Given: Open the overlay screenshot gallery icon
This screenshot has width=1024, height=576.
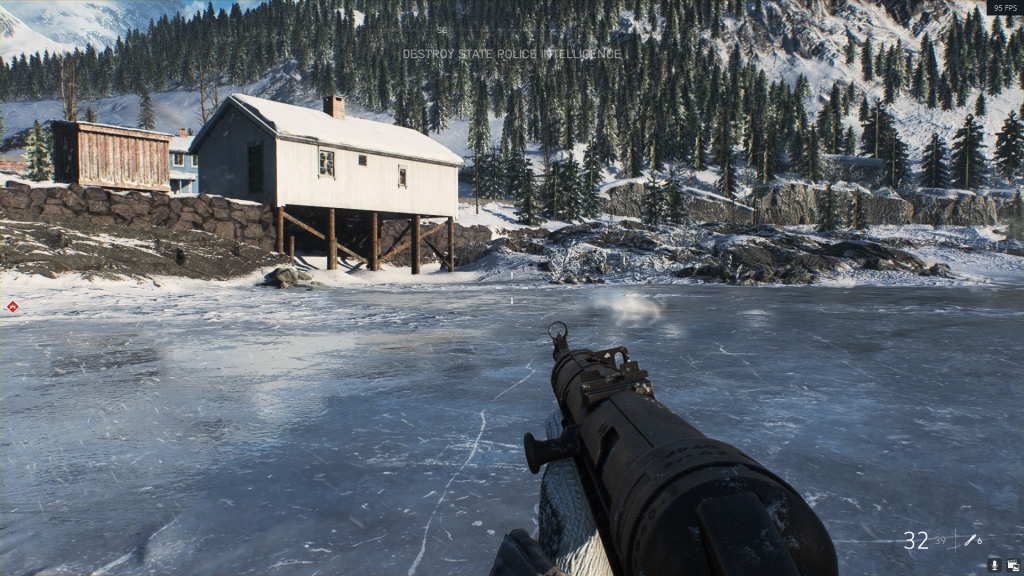Looking at the screenshot, I should click(x=1012, y=565).
